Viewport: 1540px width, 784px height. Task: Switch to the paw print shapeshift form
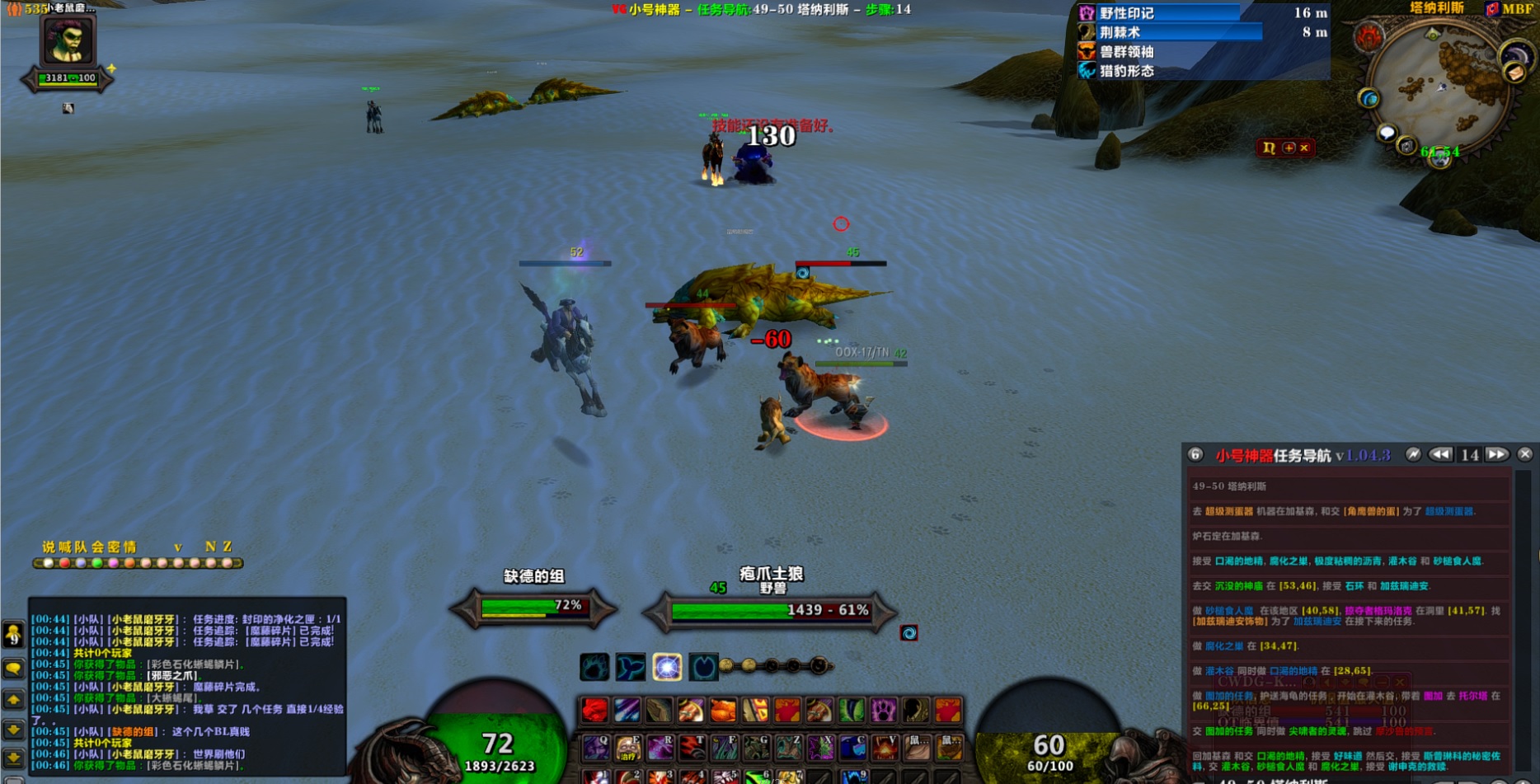(594, 666)
